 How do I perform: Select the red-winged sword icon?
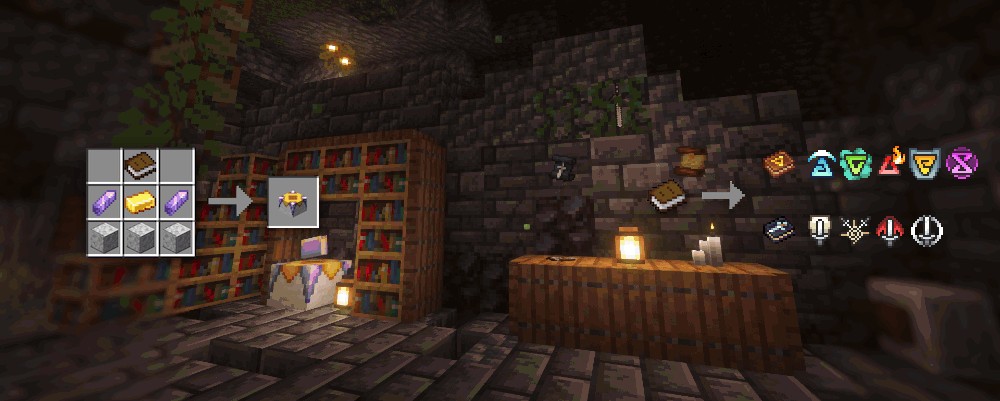pos(891,230)
